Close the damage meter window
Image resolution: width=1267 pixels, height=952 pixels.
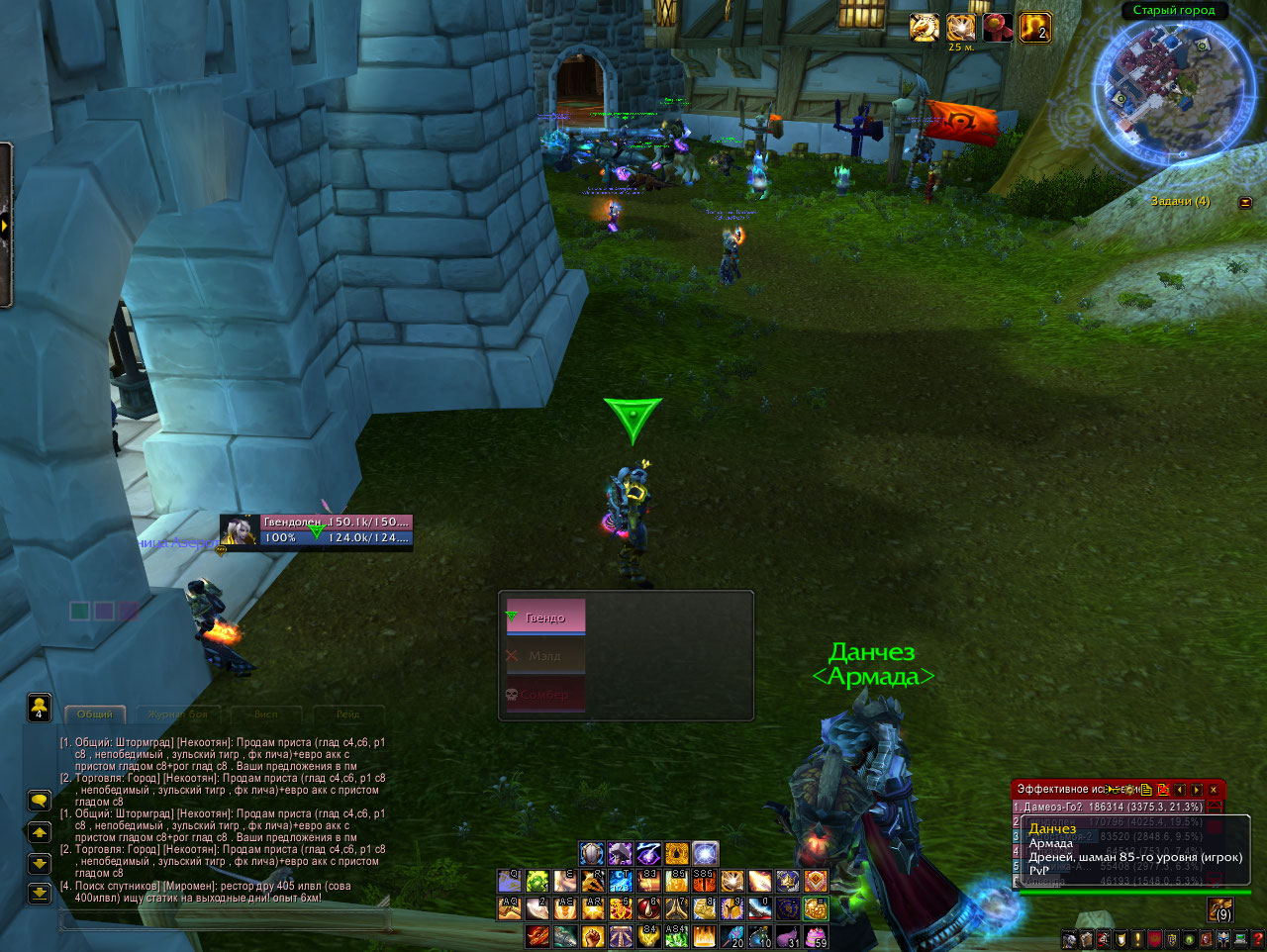point(1214,790)
